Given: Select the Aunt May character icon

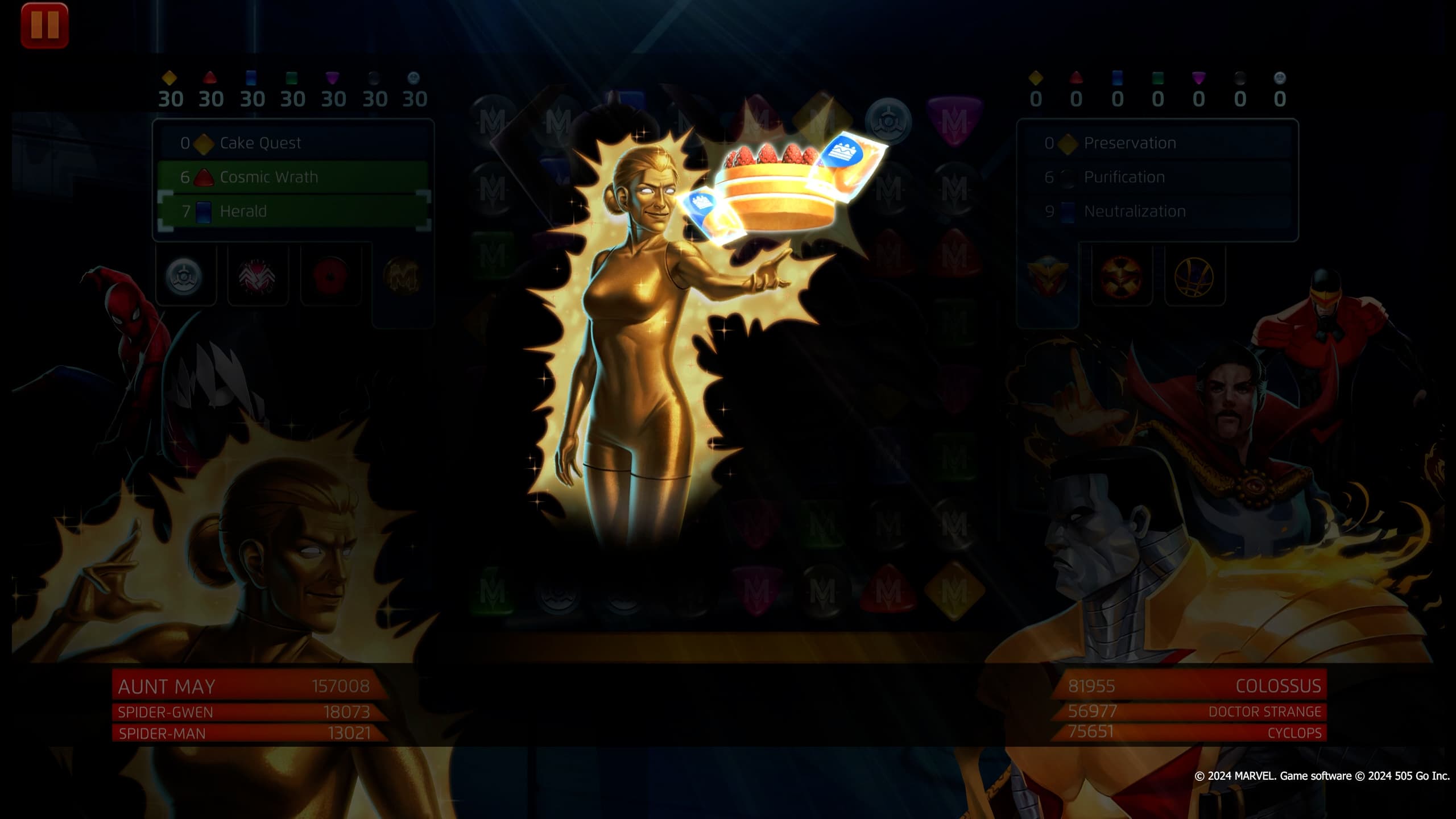Looking at the screenshot, I should click(x=183, y=277).
